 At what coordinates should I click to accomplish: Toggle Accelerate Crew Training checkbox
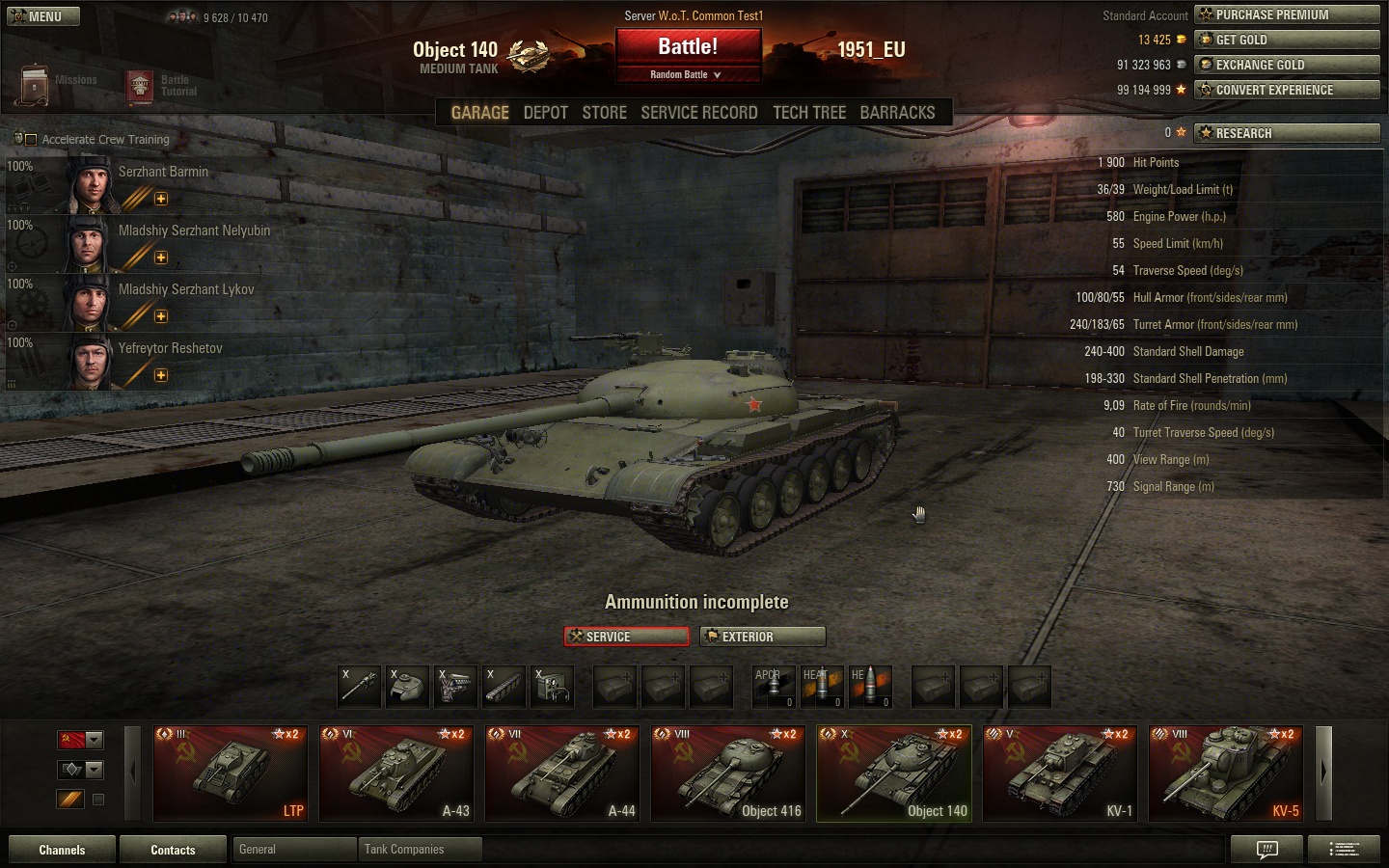click(30, 140)
